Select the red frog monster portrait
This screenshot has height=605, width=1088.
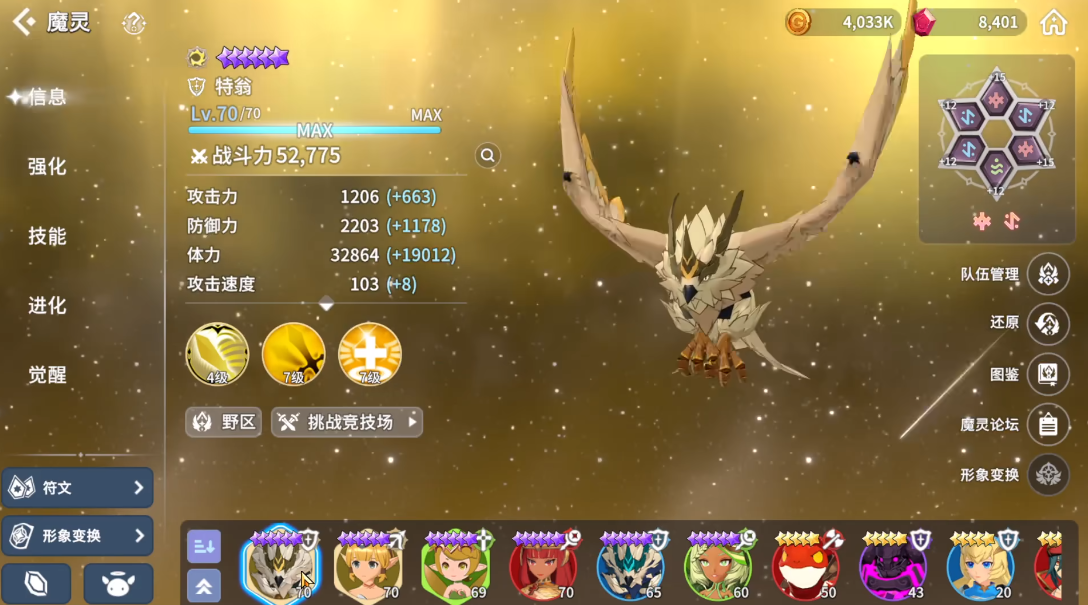coord(806,567)
